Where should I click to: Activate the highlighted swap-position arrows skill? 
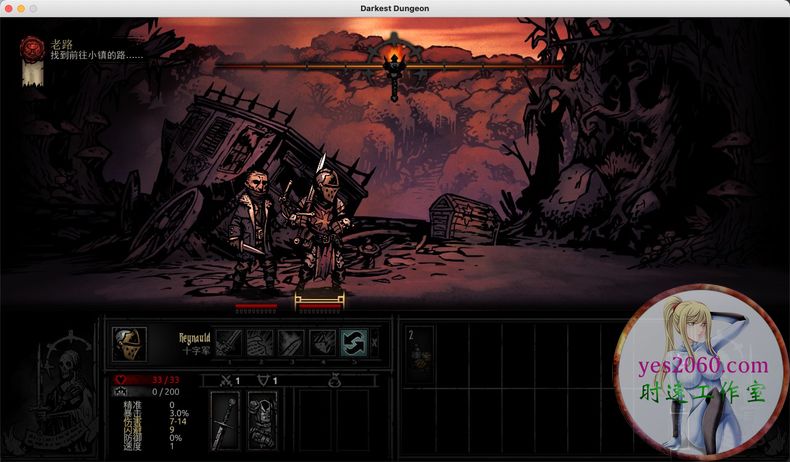(x=353, y=343)
